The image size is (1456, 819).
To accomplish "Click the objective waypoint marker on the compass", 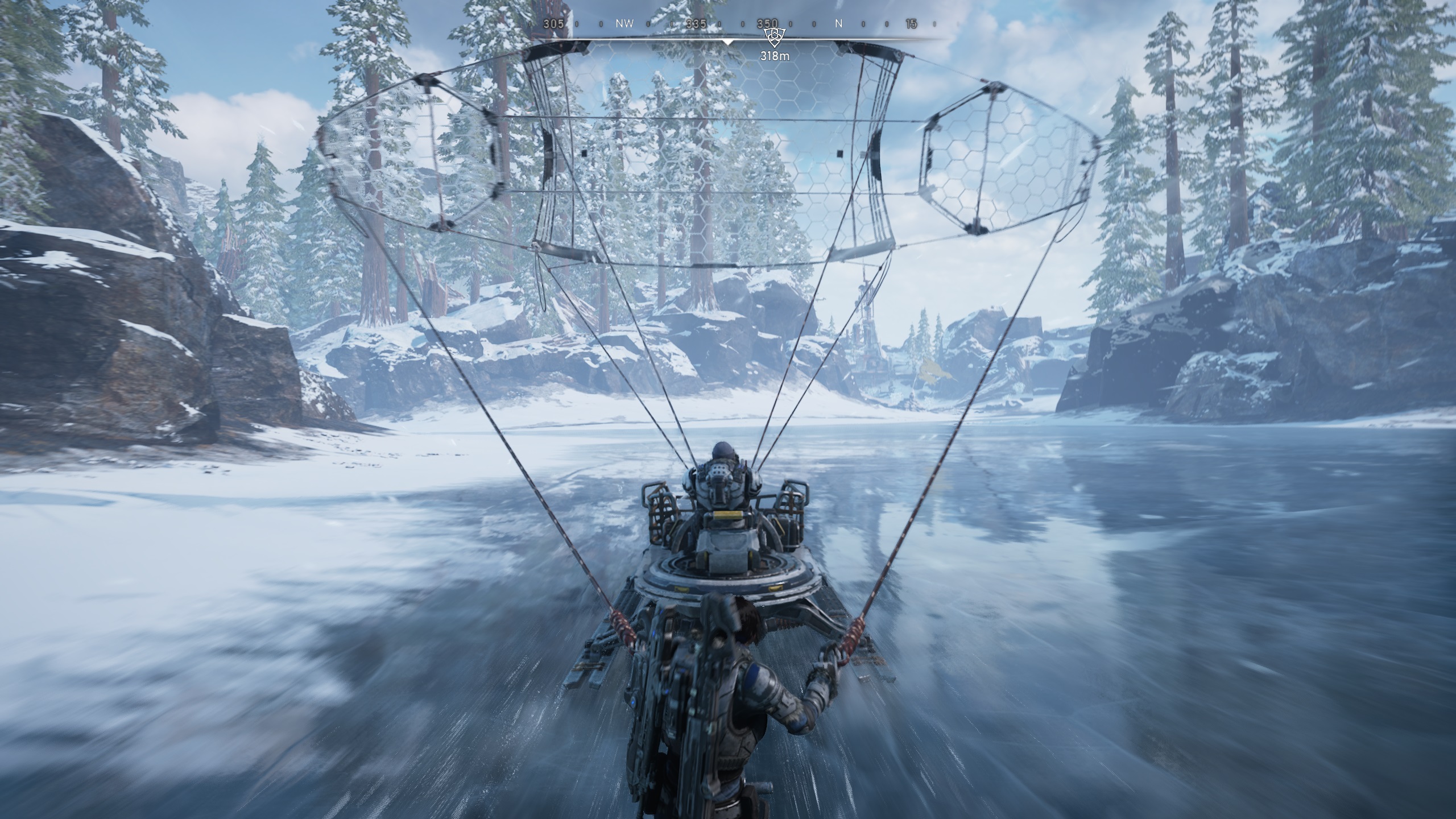I will pos(774,38).
